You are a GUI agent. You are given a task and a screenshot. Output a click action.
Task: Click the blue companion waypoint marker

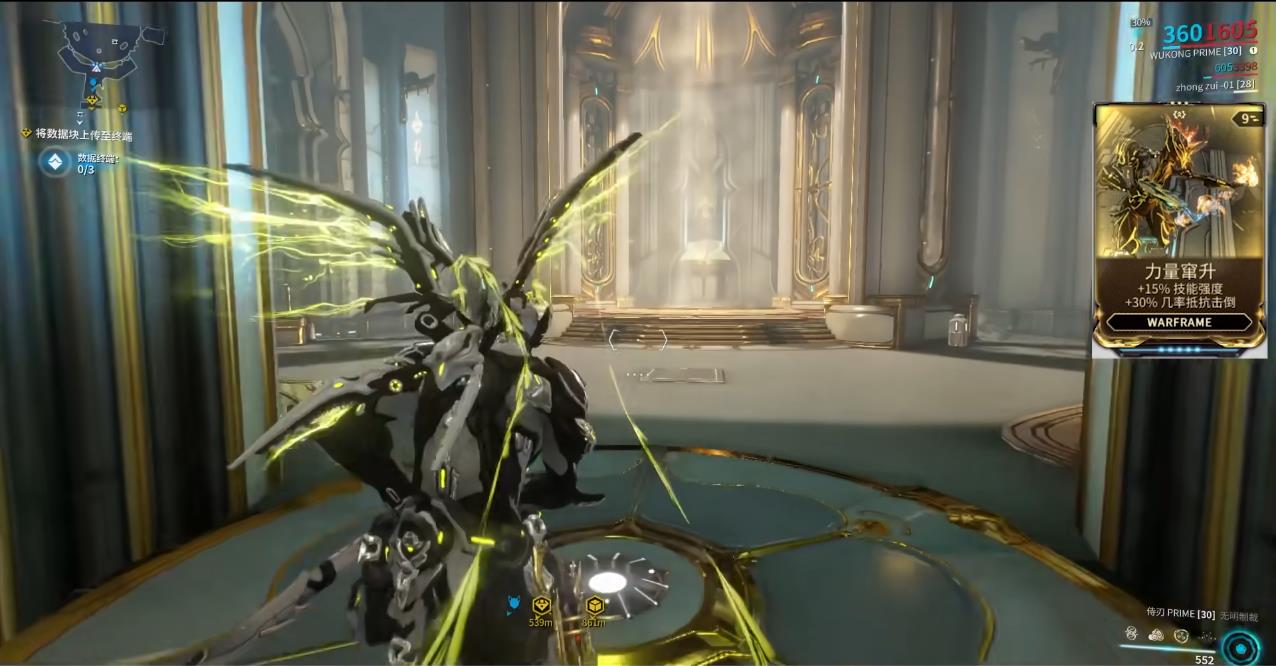[x=514, y=604]
